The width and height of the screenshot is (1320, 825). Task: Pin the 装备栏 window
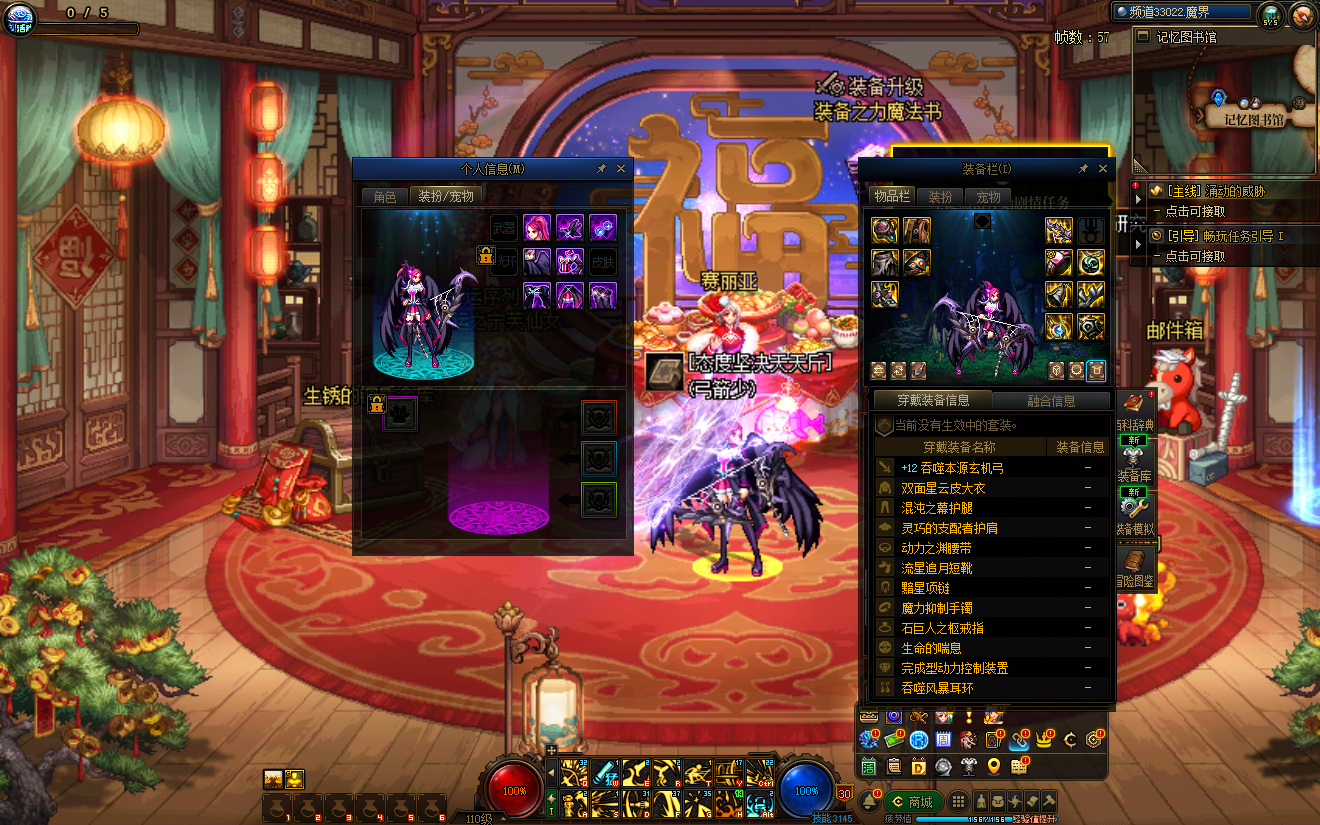pos(1083,170)
